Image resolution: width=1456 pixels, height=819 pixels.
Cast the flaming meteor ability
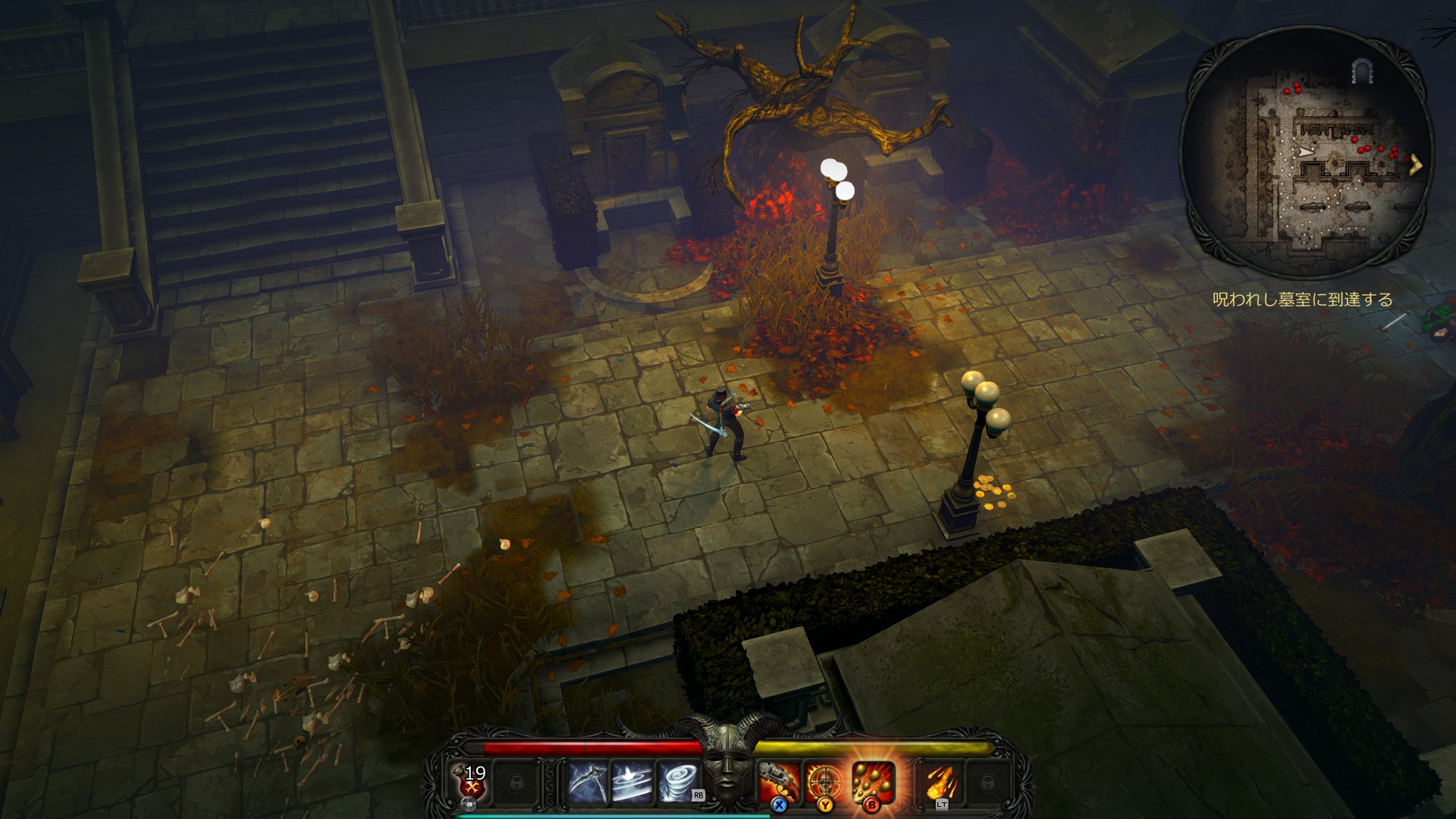tap(943, 782)
